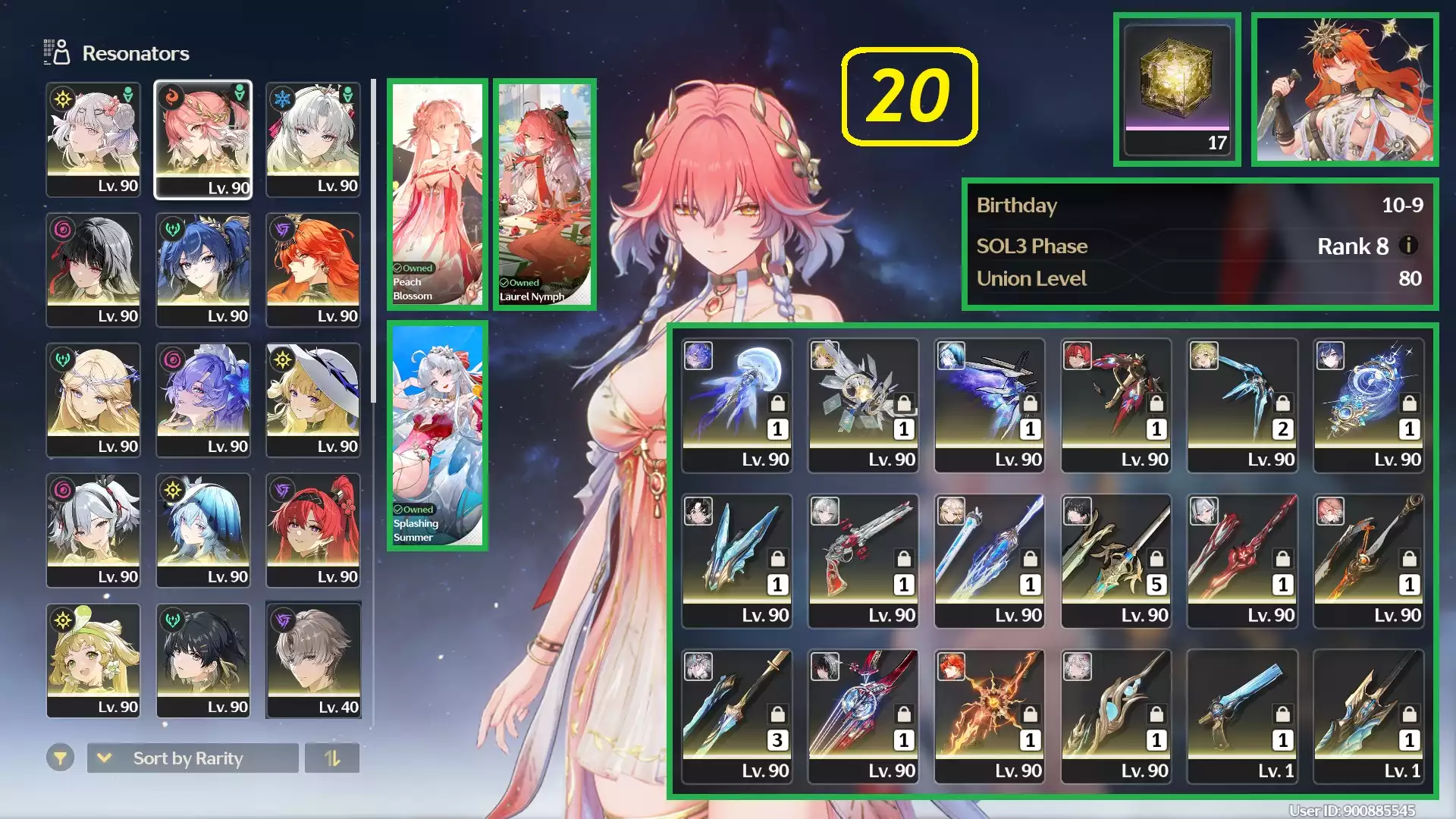The image size is (1456, 819).
Task: Select the golden cube item showing 17
Action: 1177,89
